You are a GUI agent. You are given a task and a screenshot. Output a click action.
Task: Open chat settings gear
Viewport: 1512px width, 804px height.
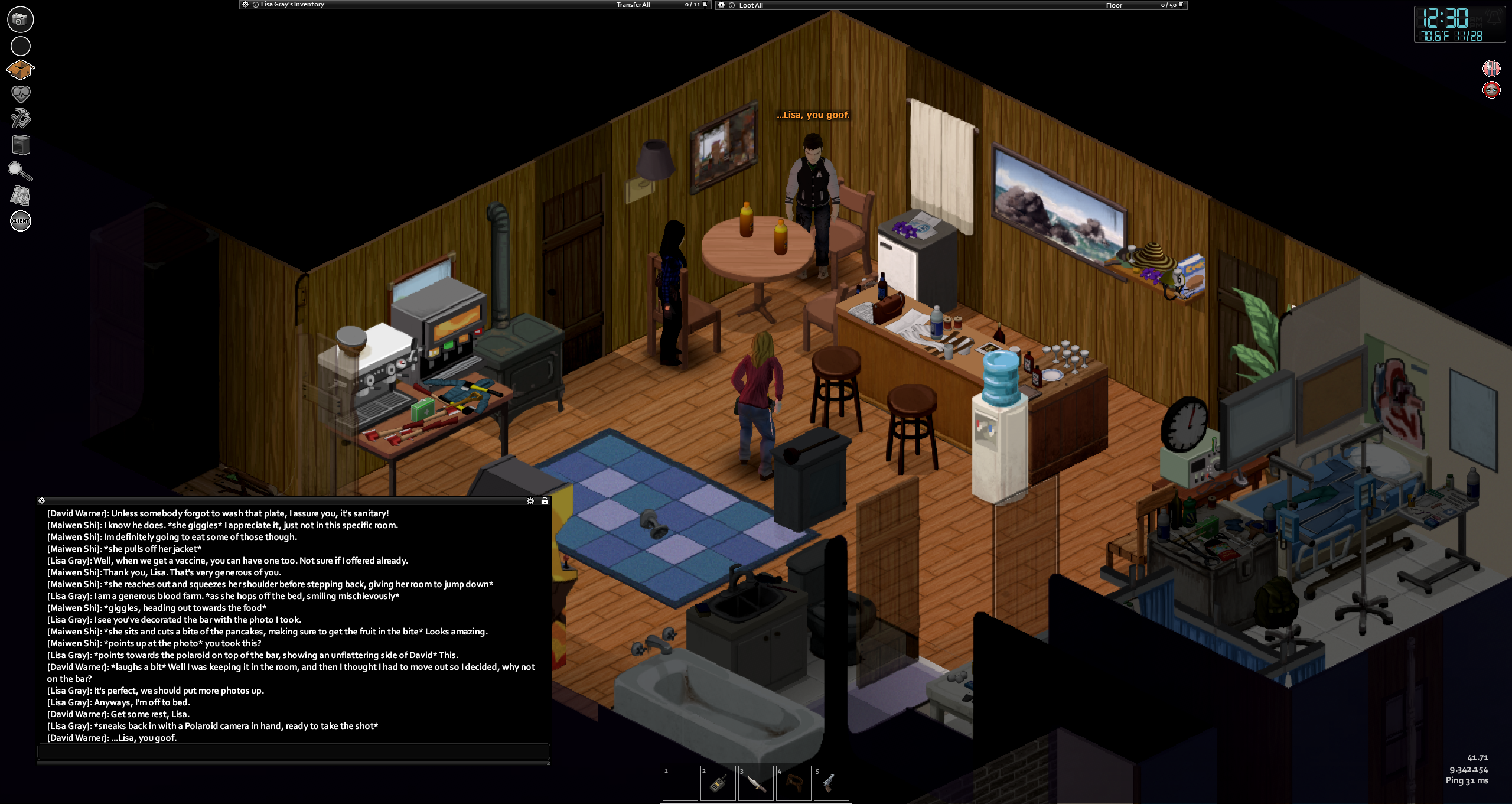(530, 501)
